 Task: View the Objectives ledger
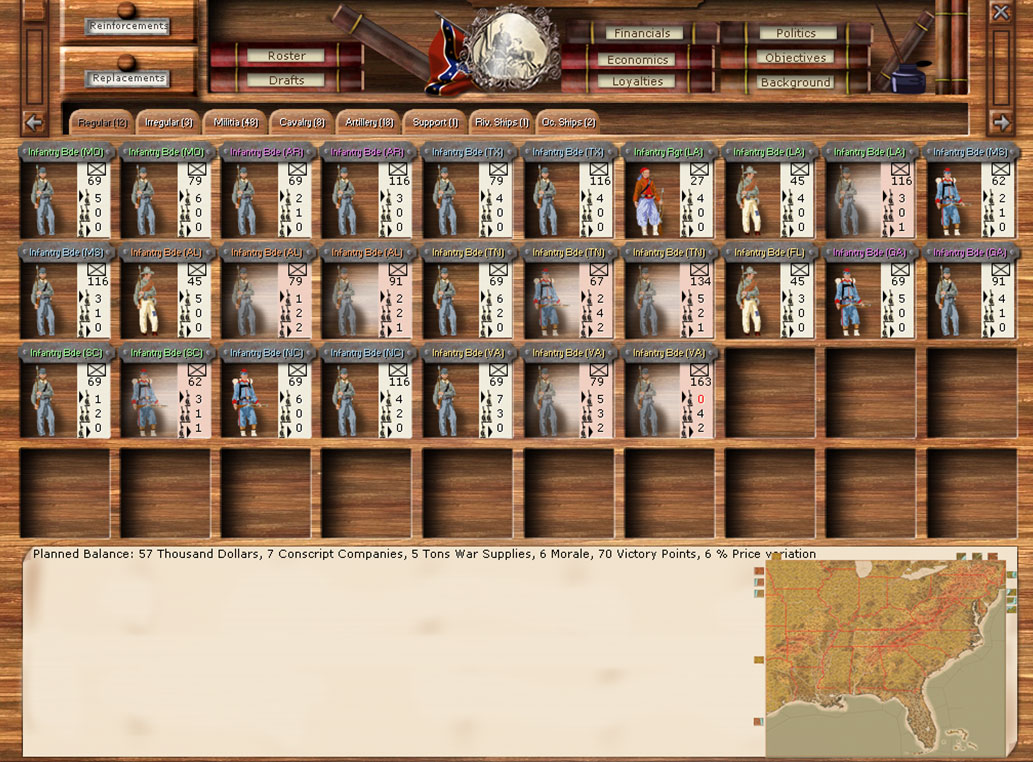795,58
